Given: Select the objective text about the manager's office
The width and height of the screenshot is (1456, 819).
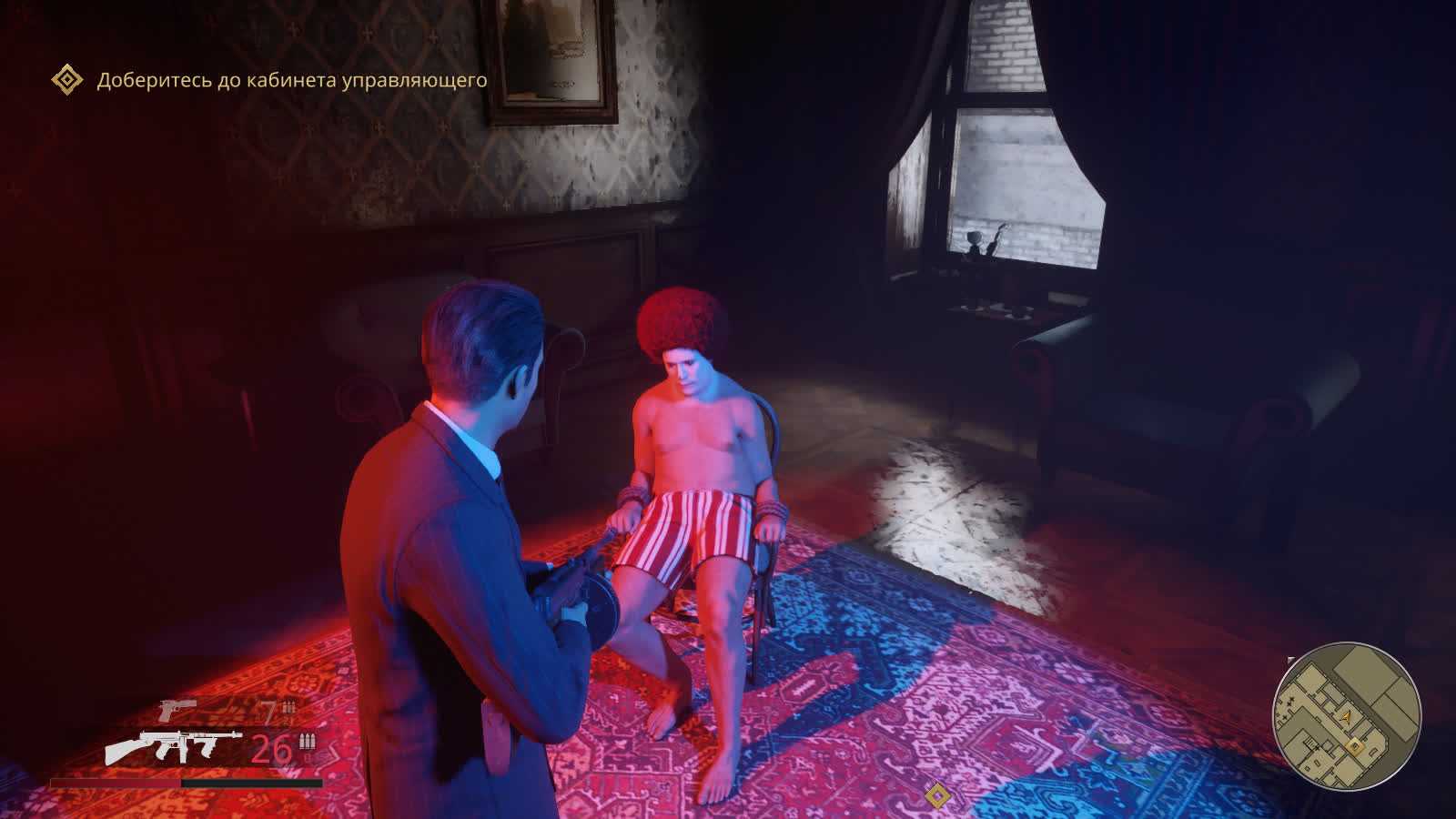Looking at the screenshot, I should pos(292,80).
